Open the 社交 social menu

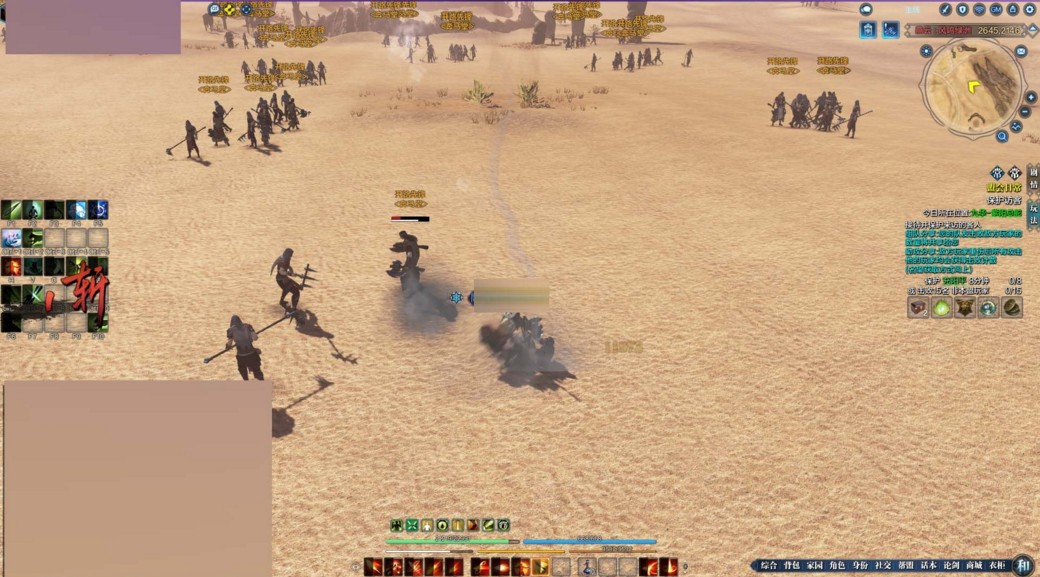coord(883,566)
